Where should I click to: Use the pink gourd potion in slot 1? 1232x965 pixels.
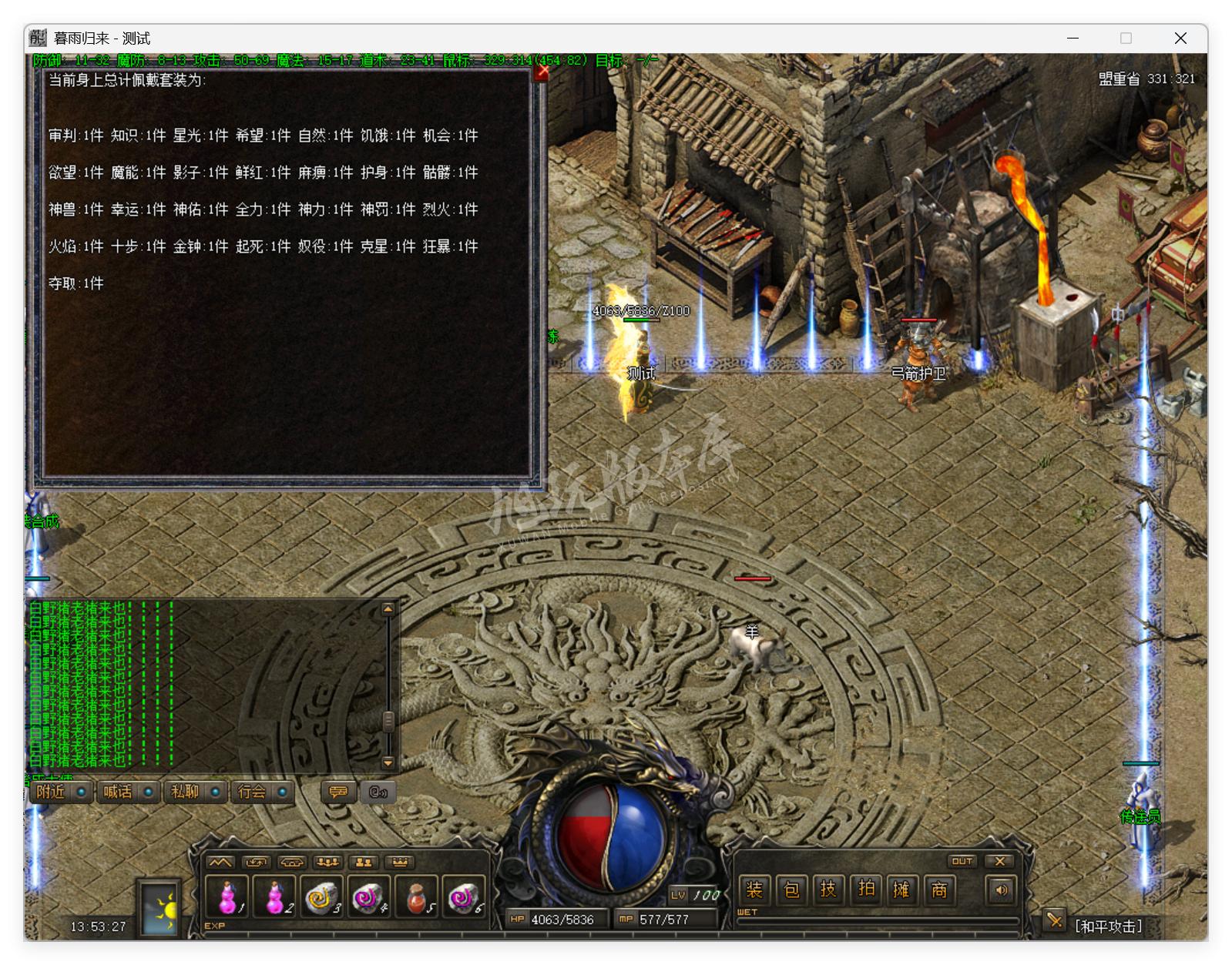point(227,896)
